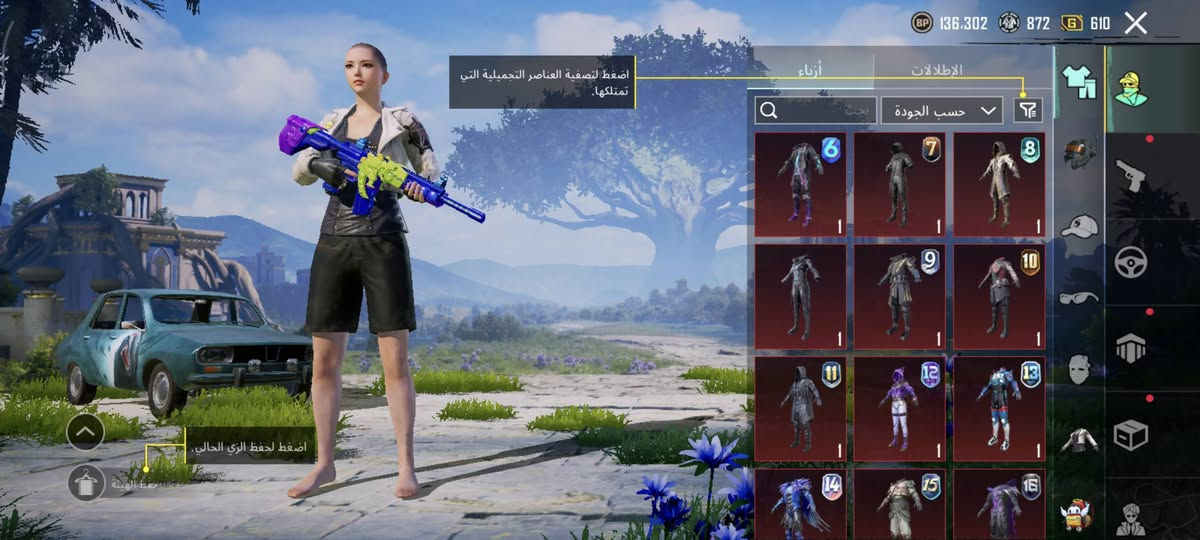Expand the up-arrow circle button
1200x540 pixels.
(86, 431)
